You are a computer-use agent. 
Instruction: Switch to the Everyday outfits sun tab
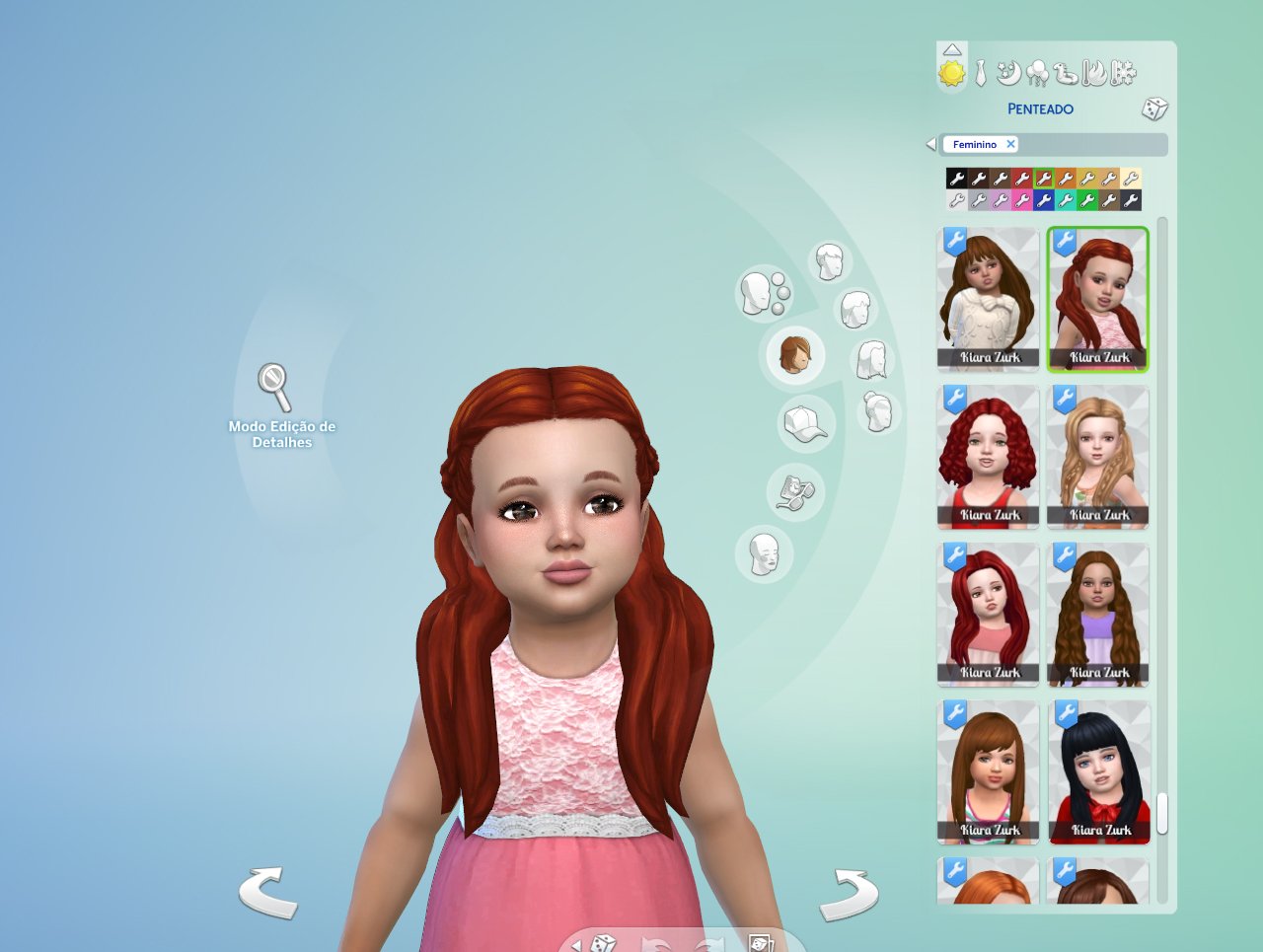pos(950,71)
